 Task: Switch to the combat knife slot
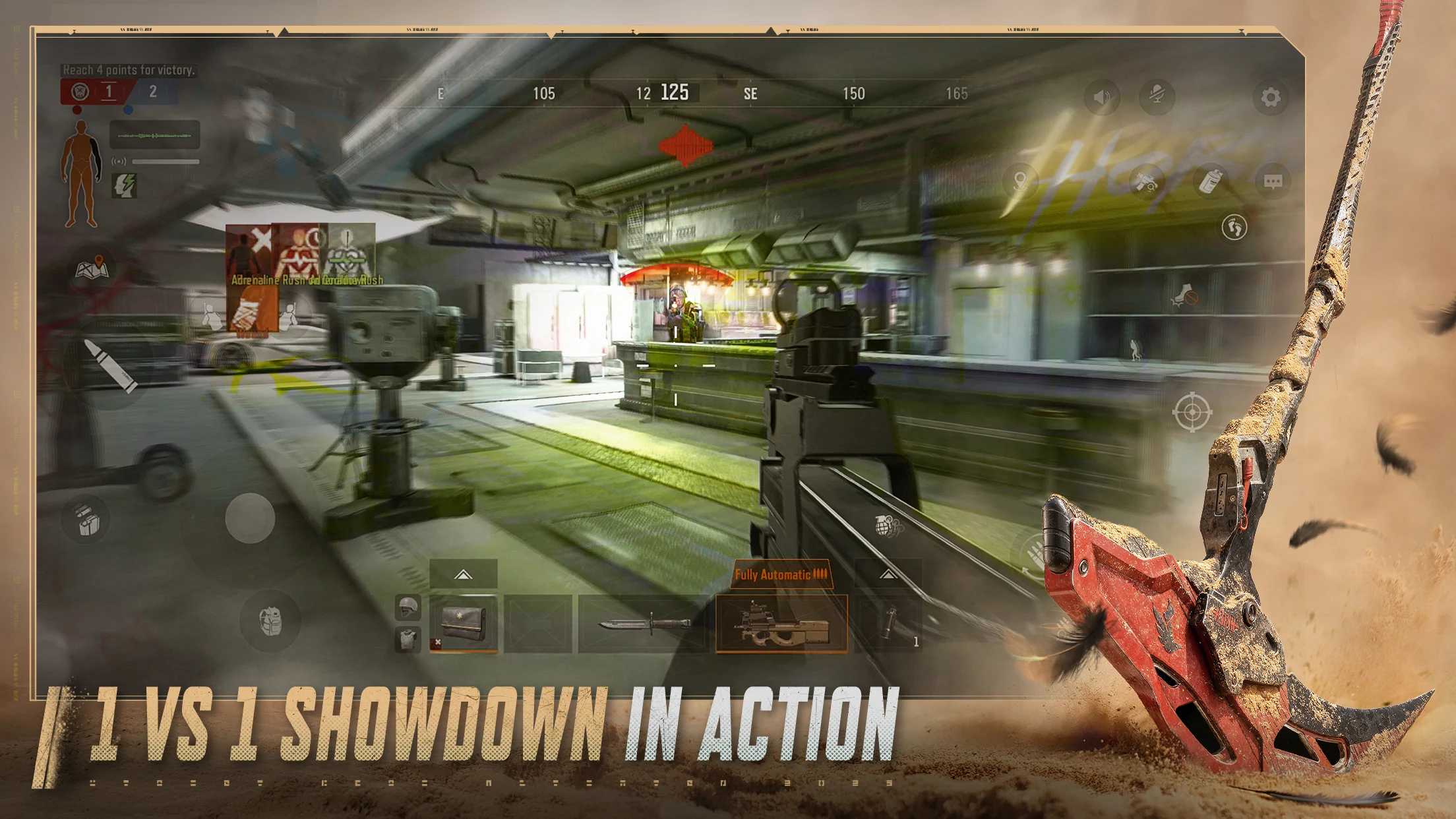pos(643,624)
